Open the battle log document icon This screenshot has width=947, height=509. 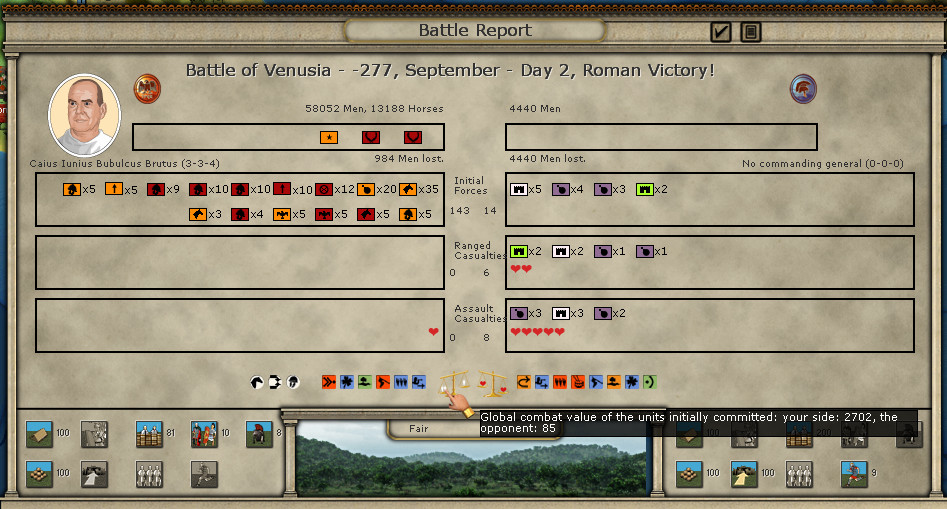[751, 32]
